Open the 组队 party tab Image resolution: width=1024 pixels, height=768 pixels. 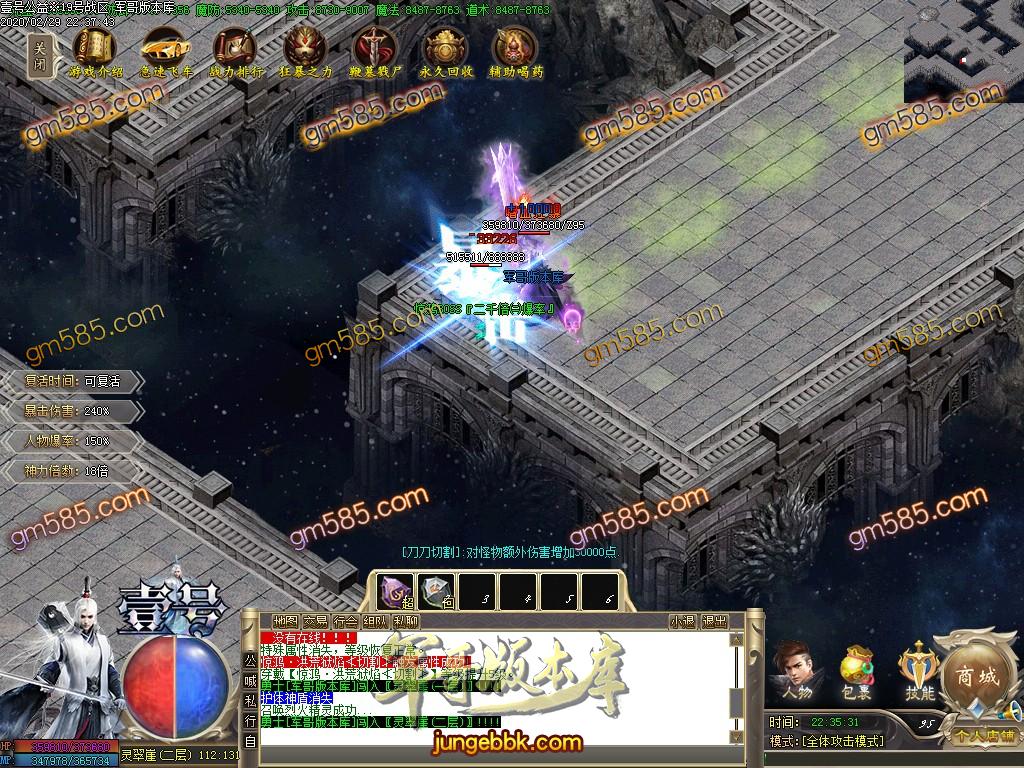click(376, 621)
